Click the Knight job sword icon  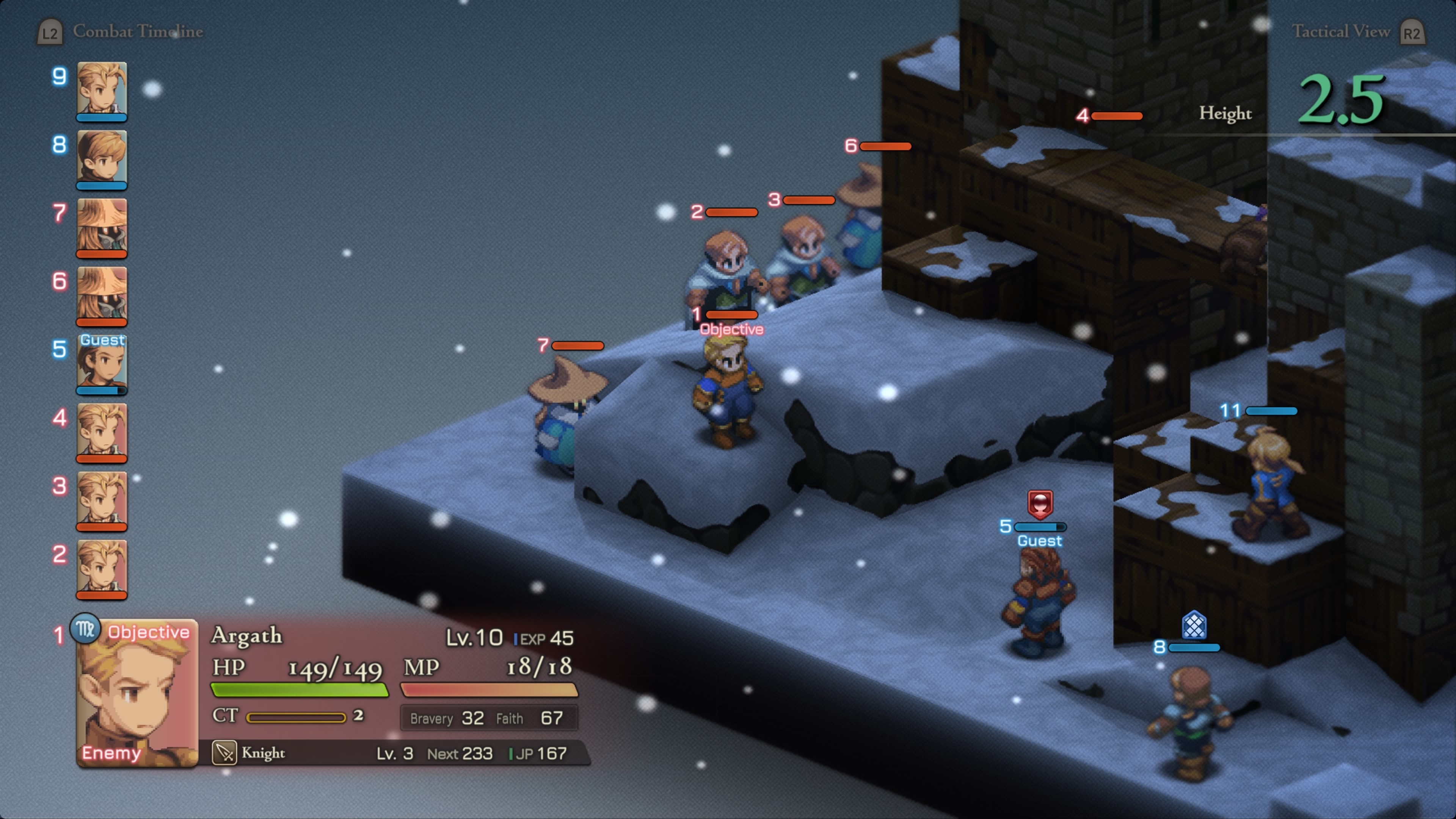tap(224, 753)
